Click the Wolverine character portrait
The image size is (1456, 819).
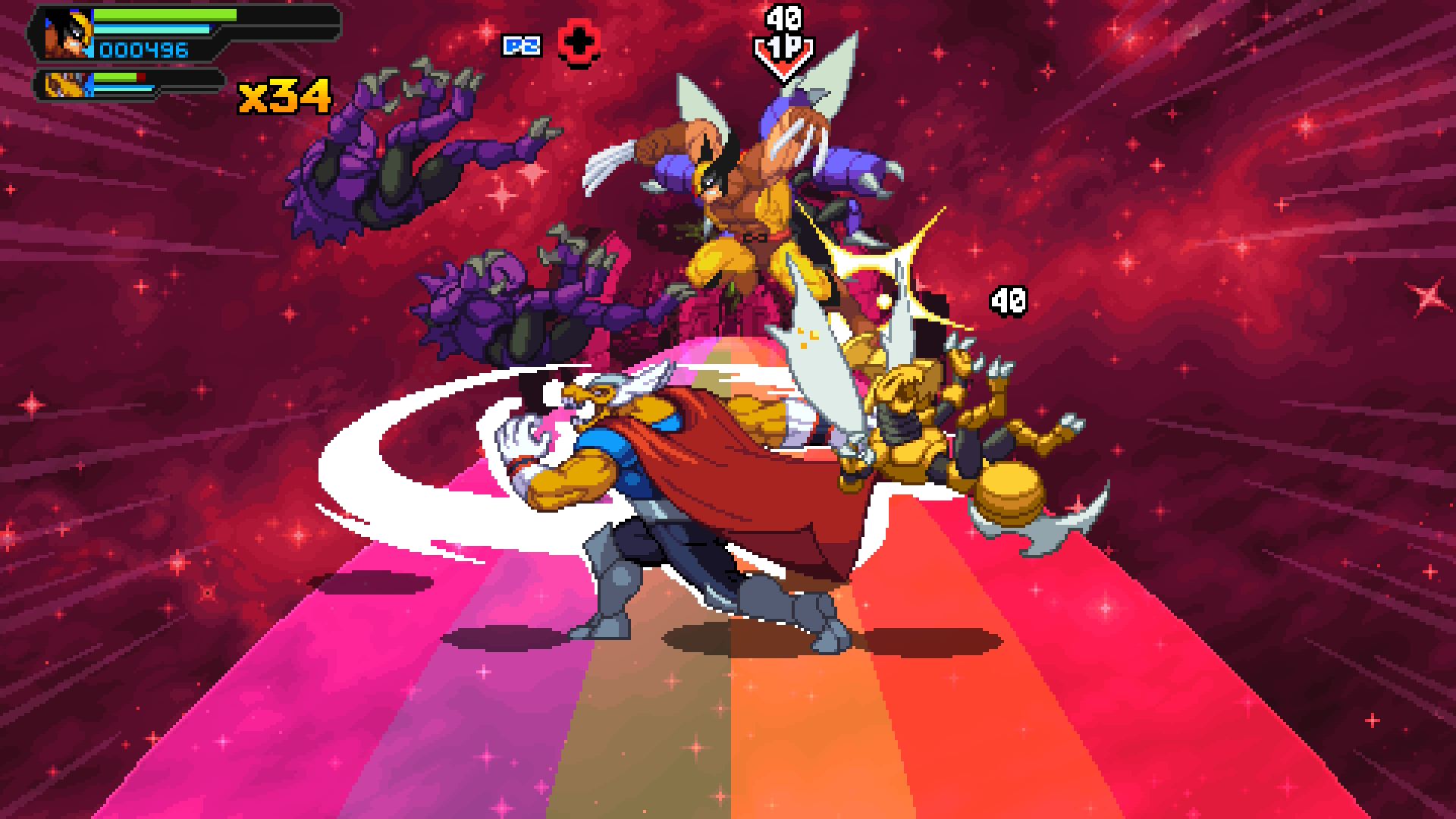tap(68, 35)
